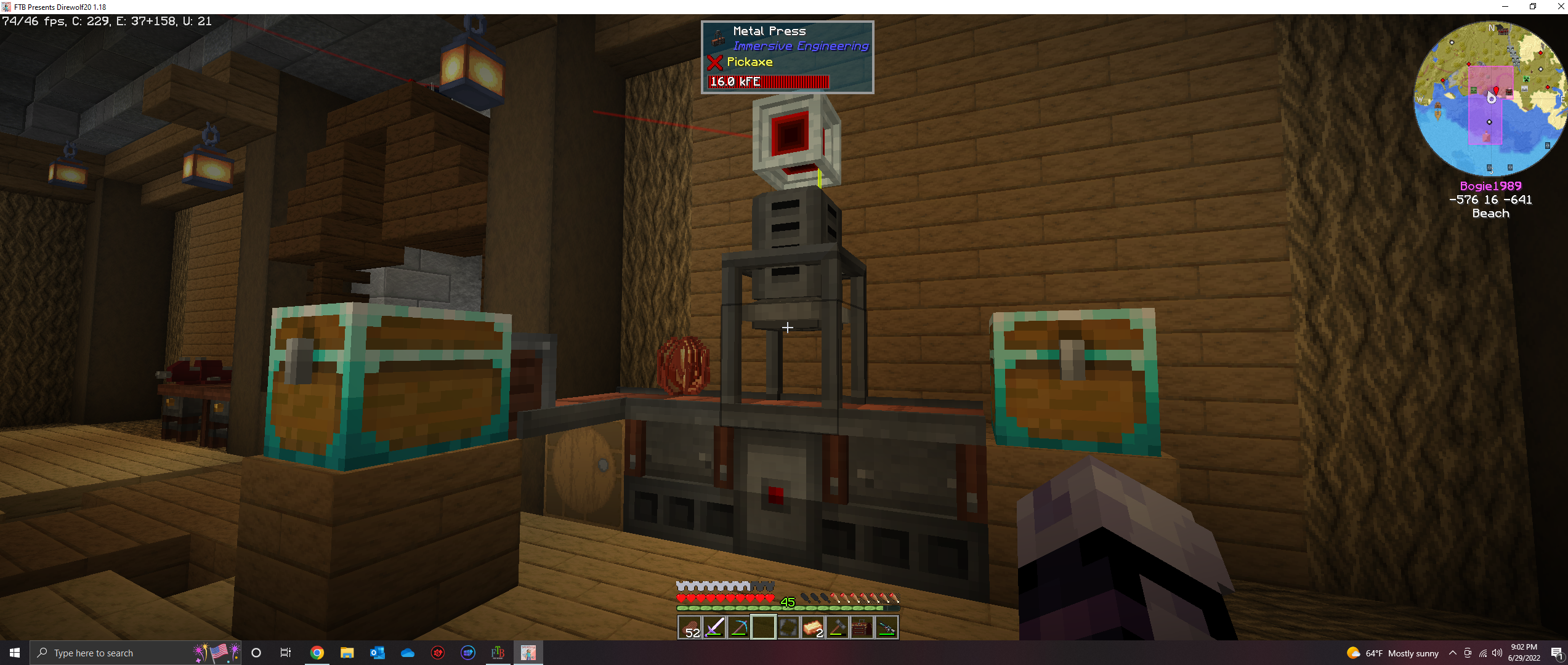Open the CurseForge app from the taskbar

tap(437, 652)
